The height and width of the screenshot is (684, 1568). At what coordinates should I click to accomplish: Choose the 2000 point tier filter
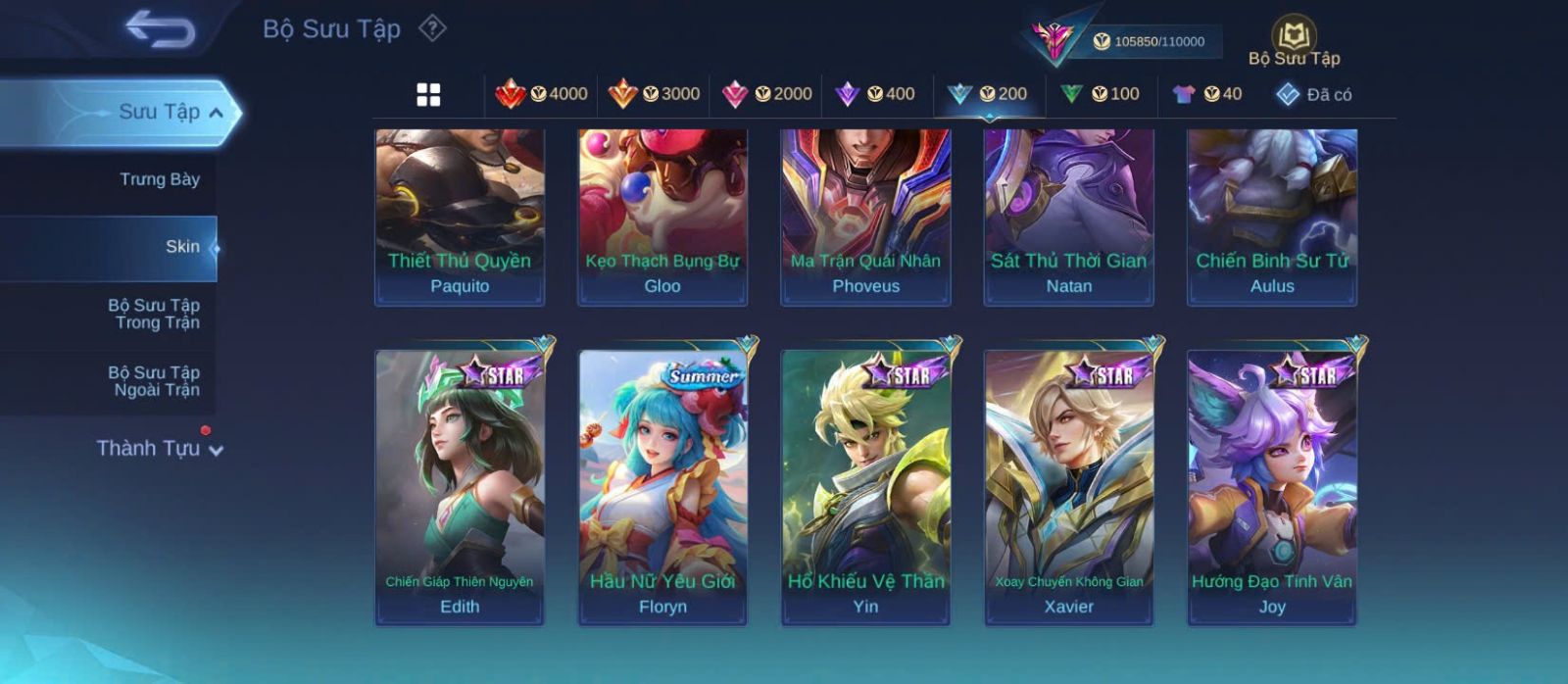[766, 94]
